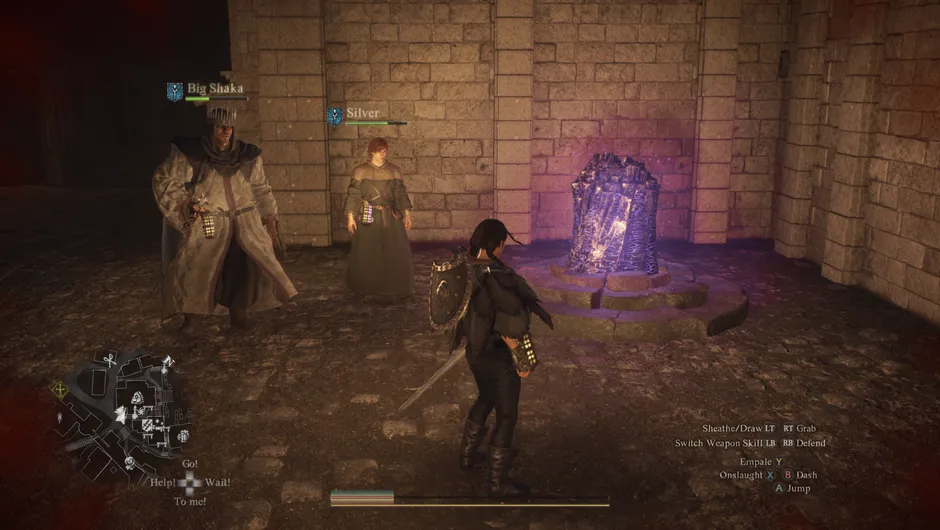The width and height of the screenshot is (940, 530).
Task: Click the striped shield shop marker on minimap
Action: coord(147,425)
